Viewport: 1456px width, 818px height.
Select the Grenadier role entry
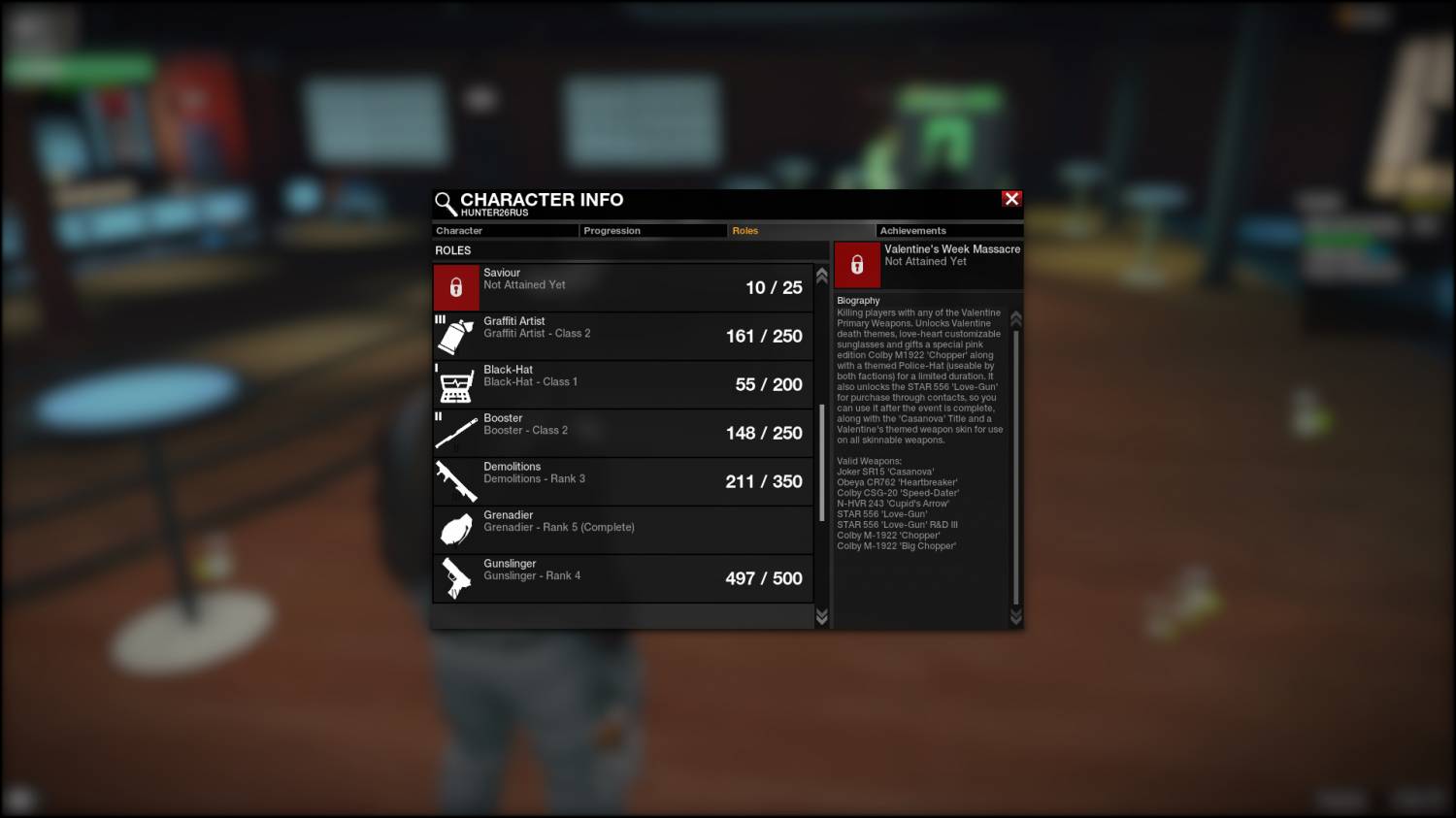click(x=622, y=530)
